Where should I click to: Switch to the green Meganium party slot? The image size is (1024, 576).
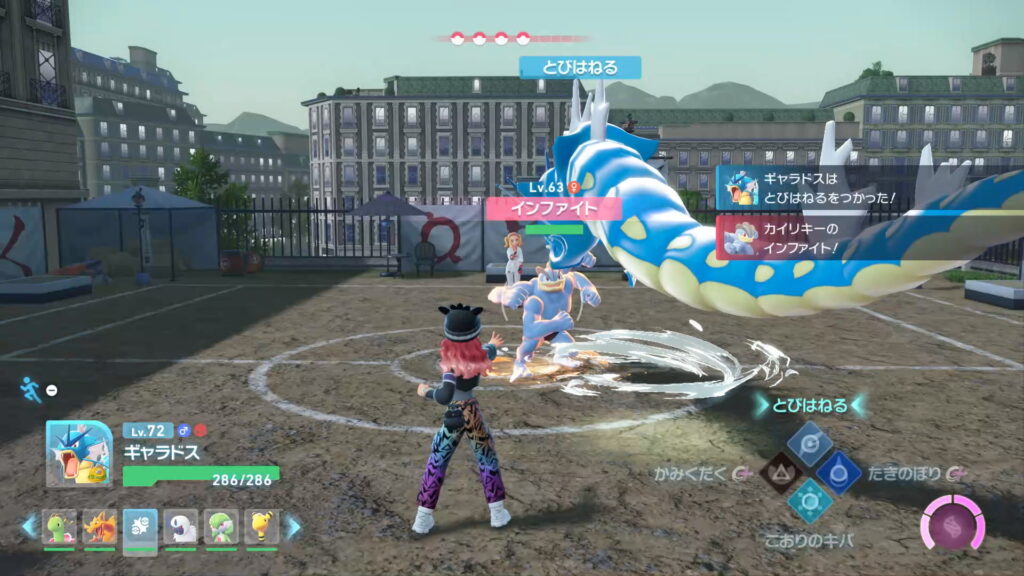[60, 526]
